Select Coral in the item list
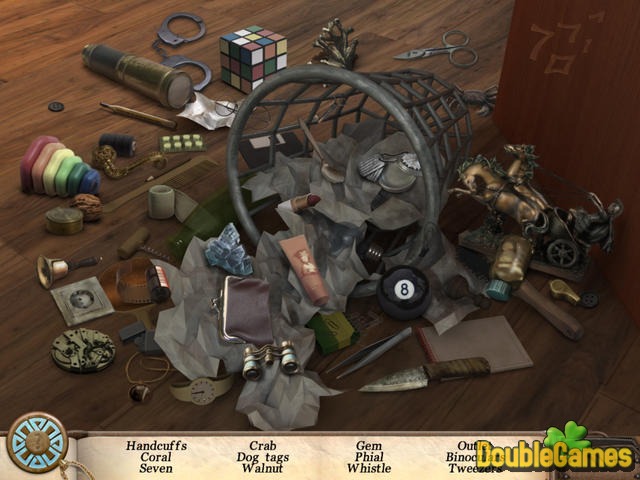640x480 pixels. point(156,457)
